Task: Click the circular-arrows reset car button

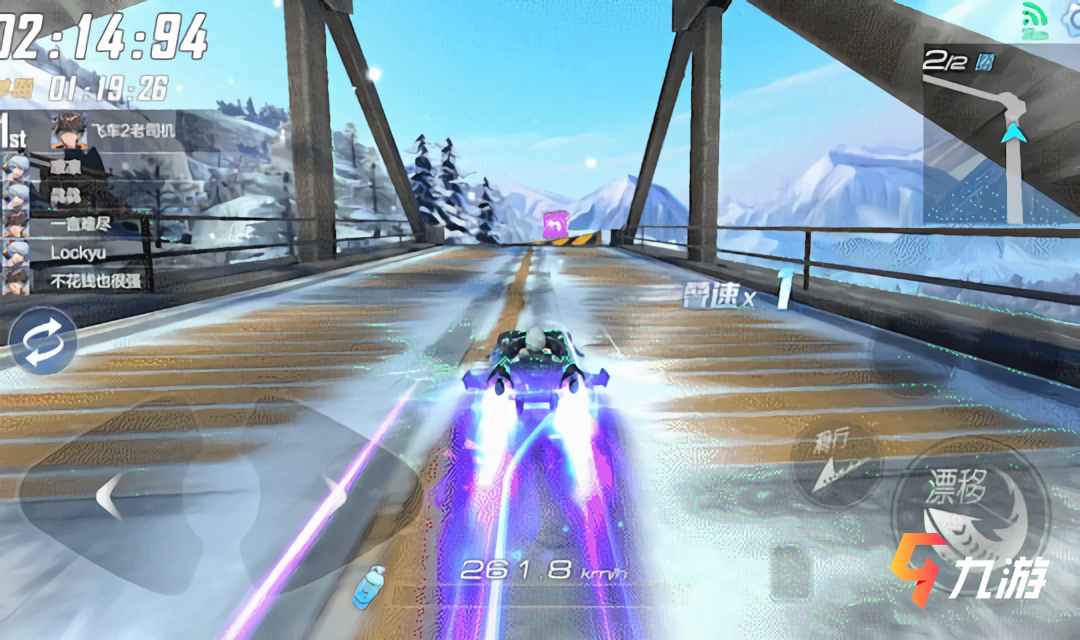Action: click(43, 341)
